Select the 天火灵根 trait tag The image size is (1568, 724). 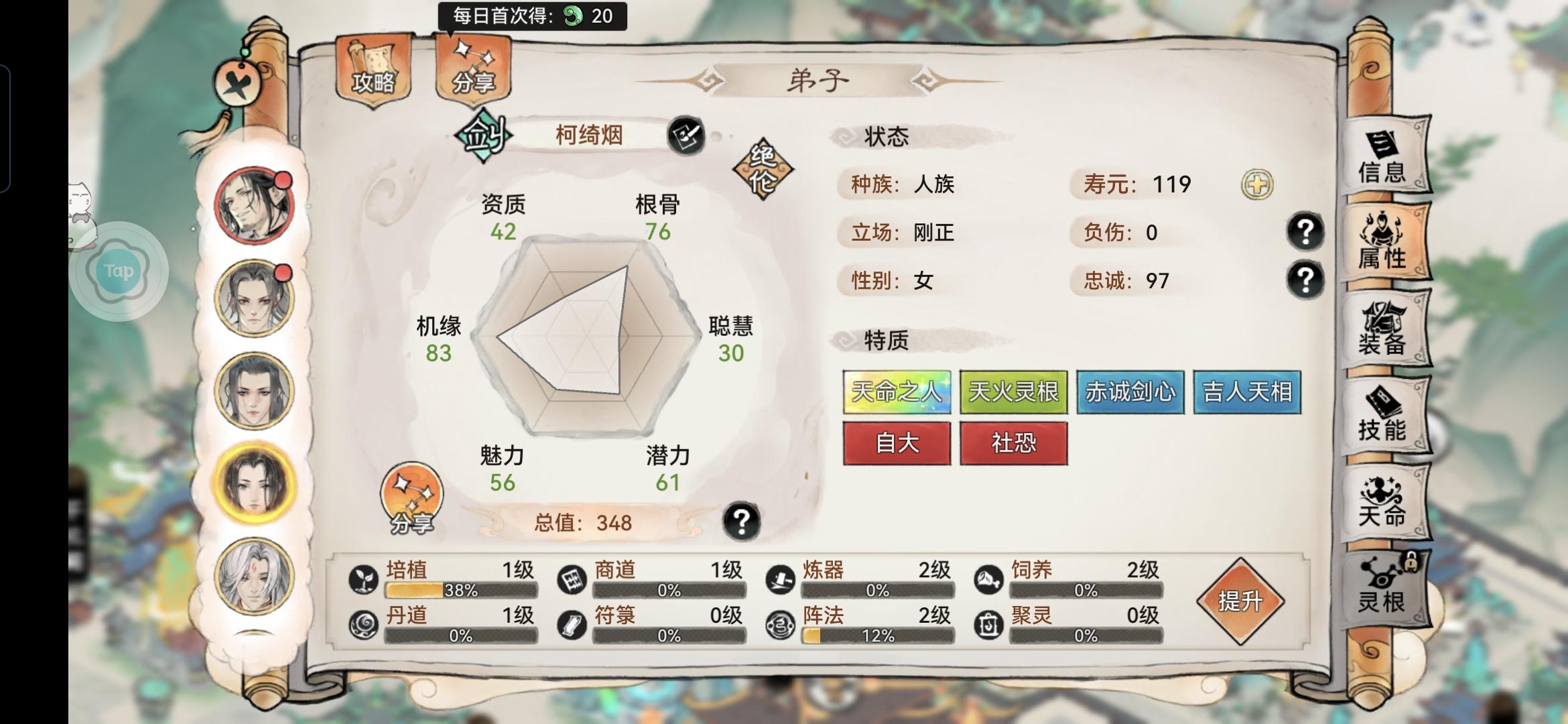[1012, 392]
